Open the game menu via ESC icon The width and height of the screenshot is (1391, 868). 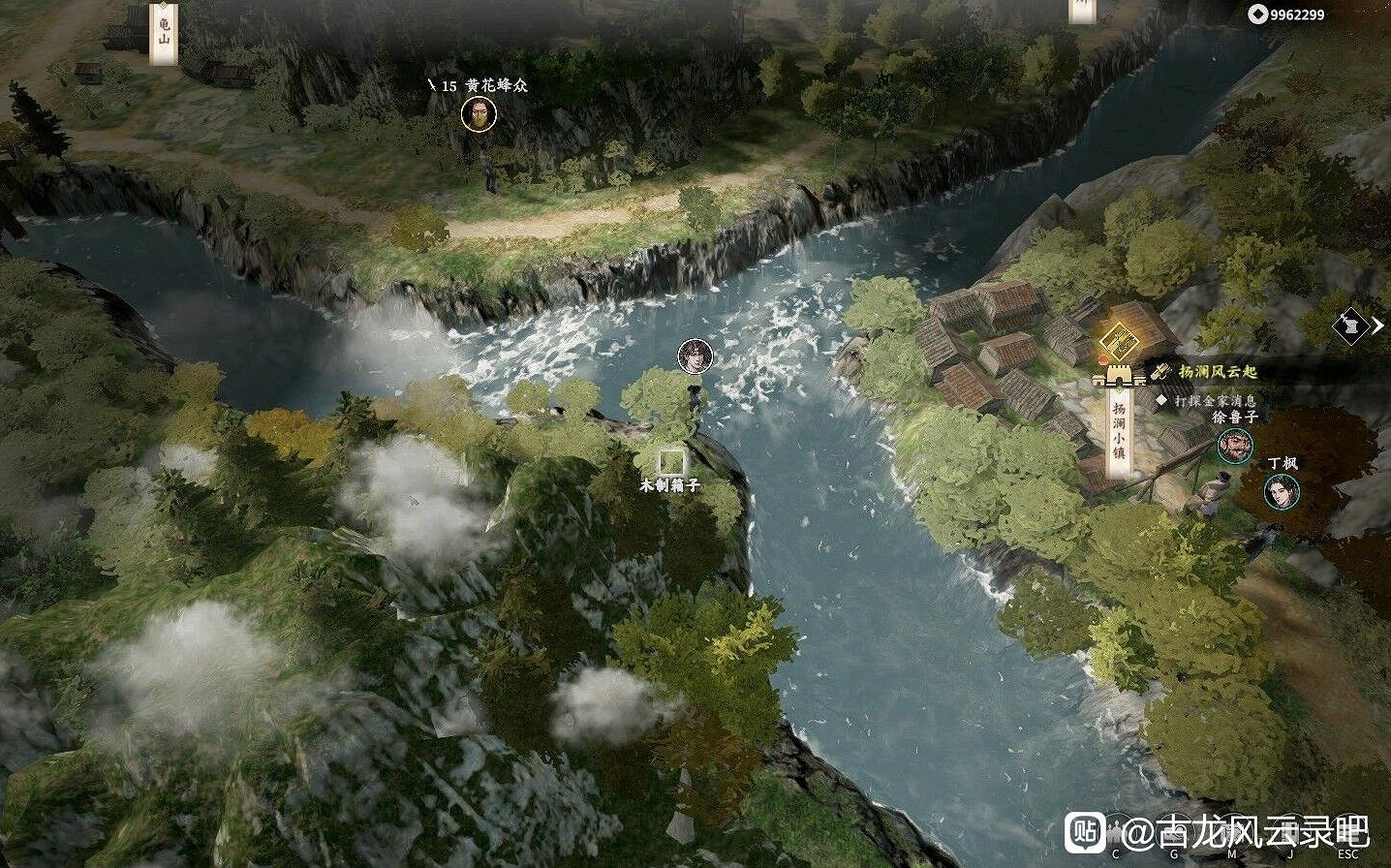[x=1347, y=834]
